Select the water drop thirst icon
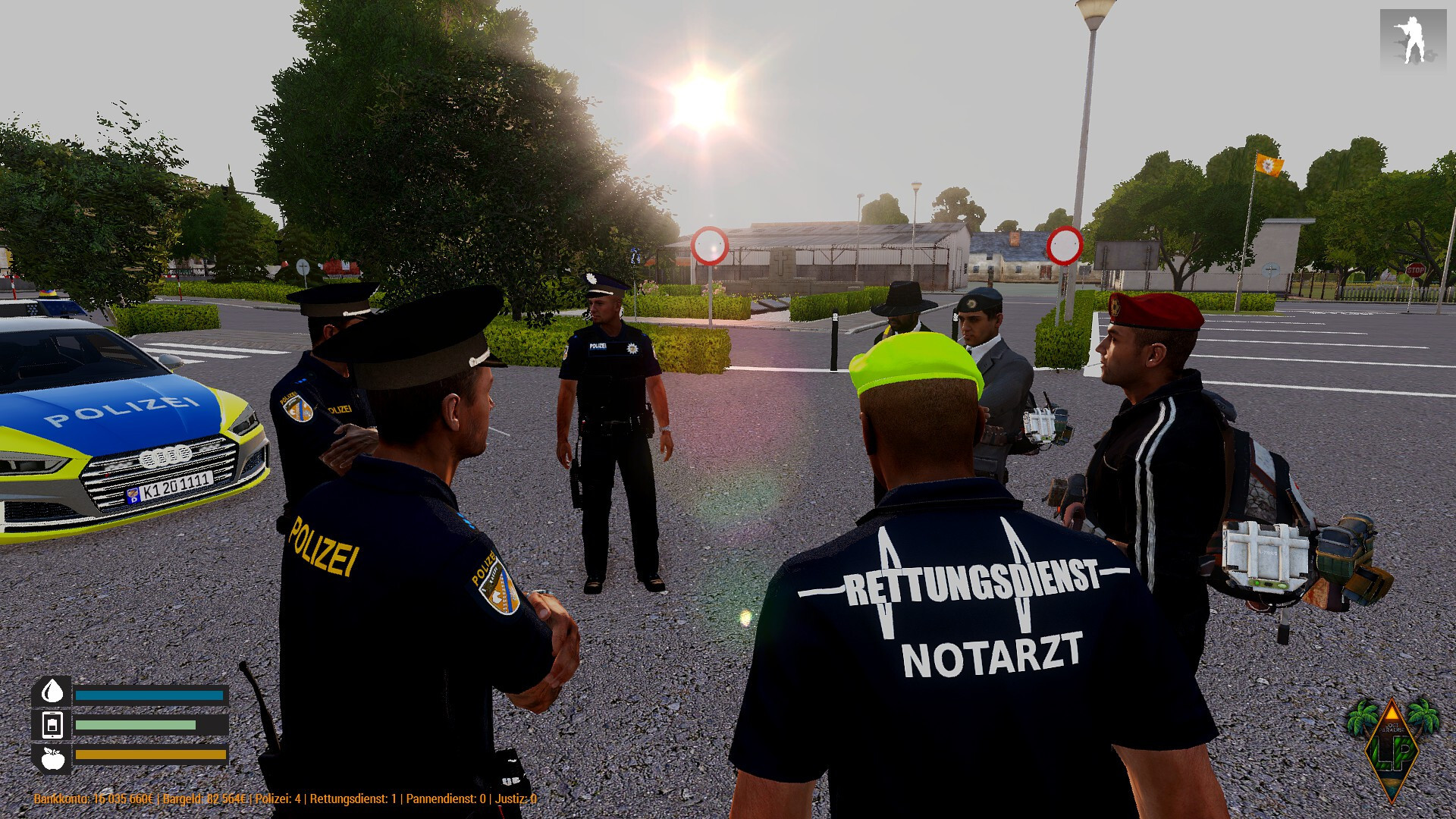The image size is (1456, 819). pos(52,692)
